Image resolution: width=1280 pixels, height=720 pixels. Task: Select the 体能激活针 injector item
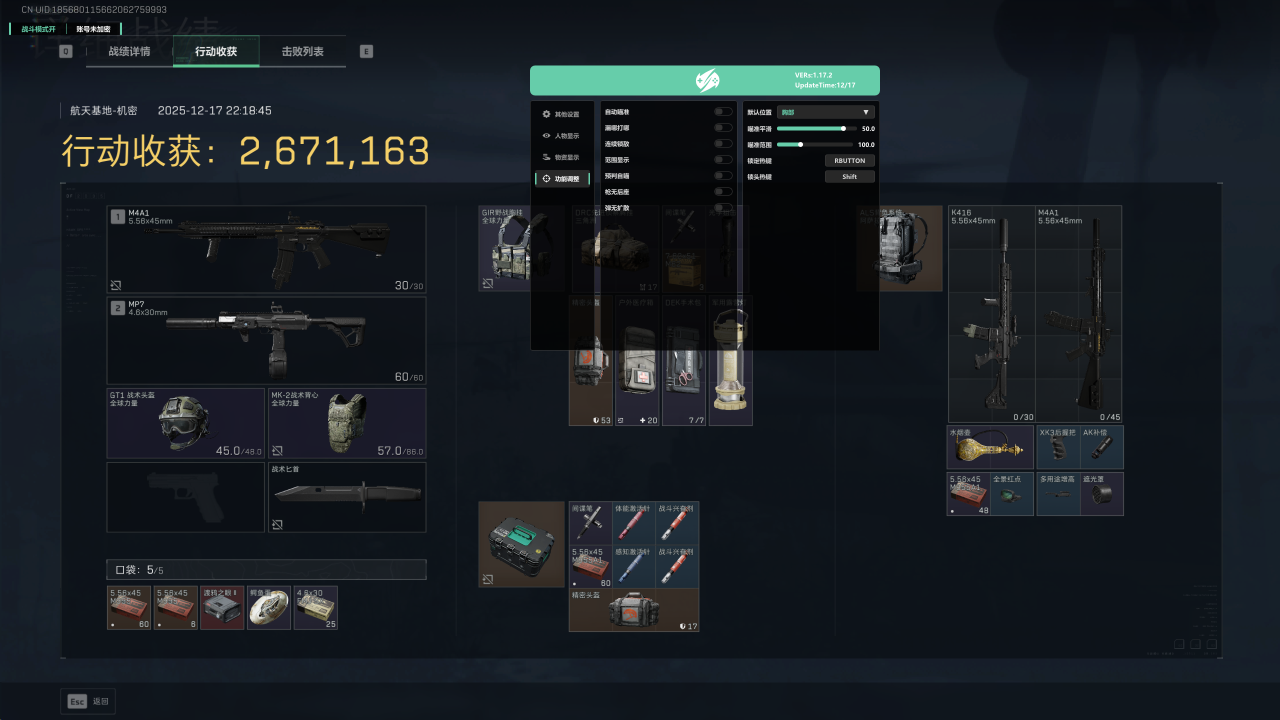click(x=634, y=523)
